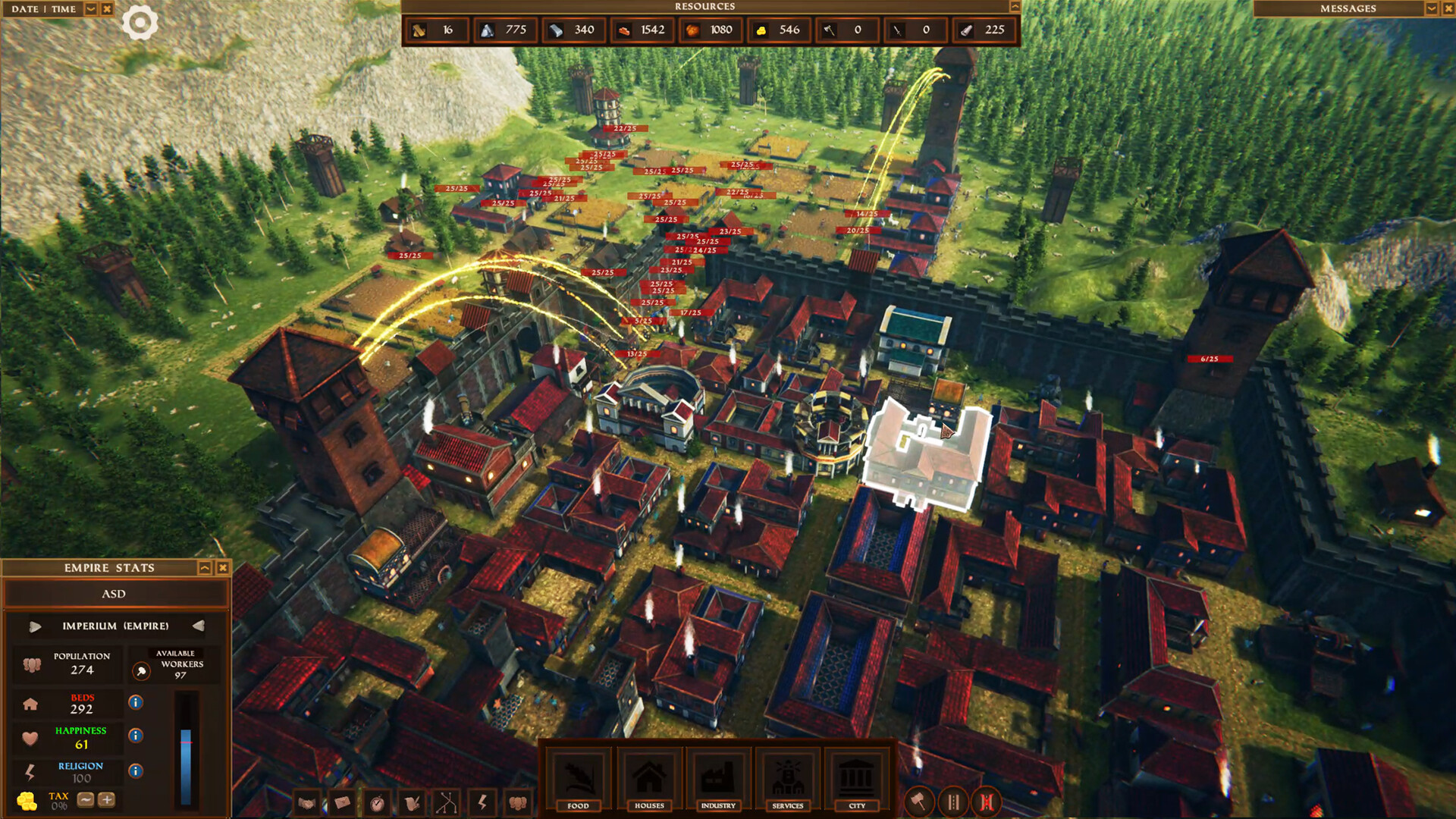
Task: Collapse the Empire Stats panel
Action: point(205,568)
